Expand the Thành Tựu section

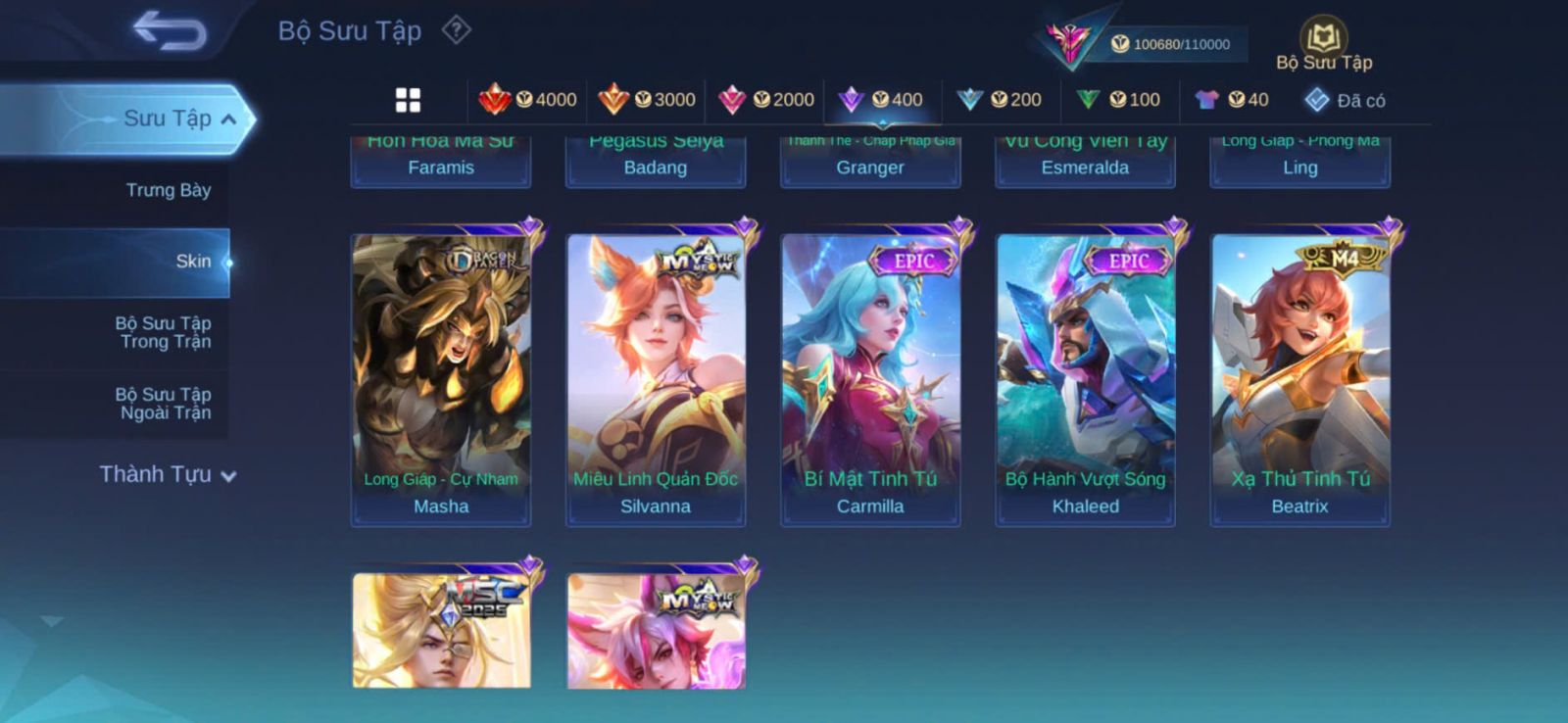(168, 475)
